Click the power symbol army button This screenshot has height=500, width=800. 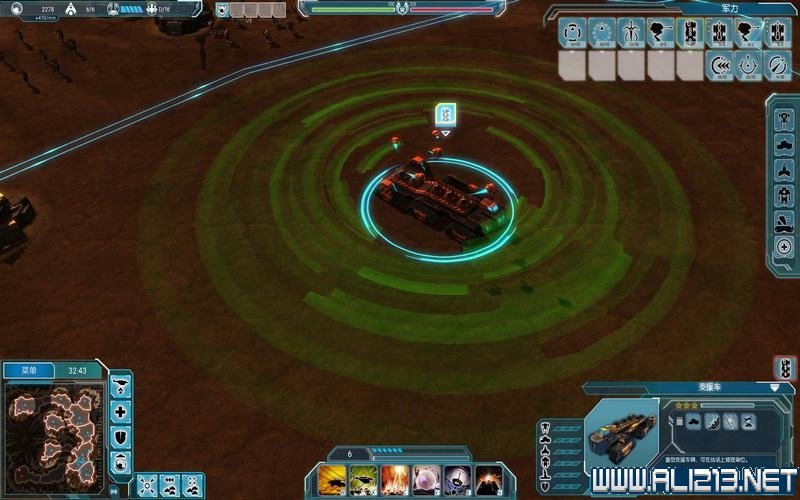[750, 66]
